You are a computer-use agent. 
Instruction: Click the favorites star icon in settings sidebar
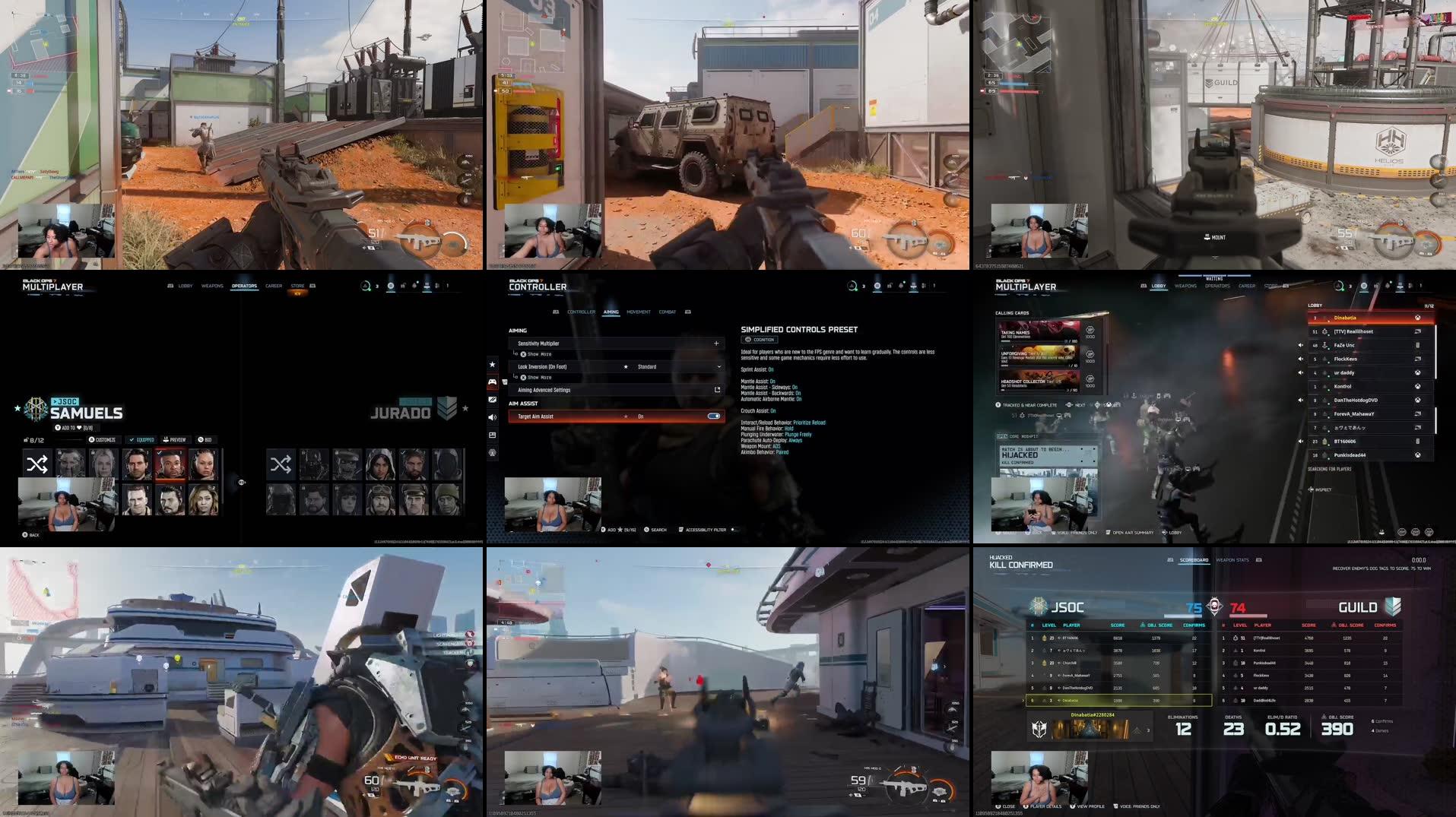click(493, 364)
